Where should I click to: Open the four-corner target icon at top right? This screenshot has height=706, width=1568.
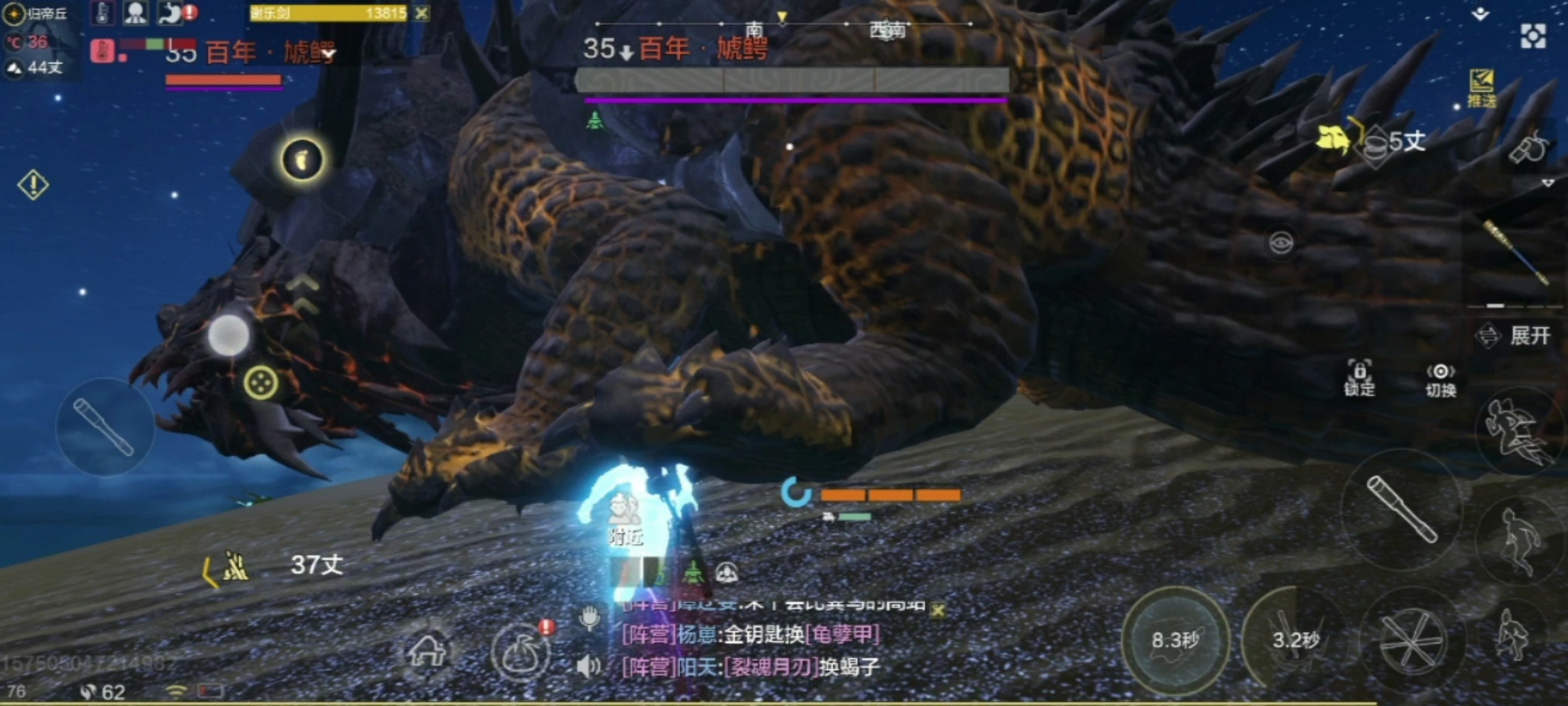(1533, 36)
